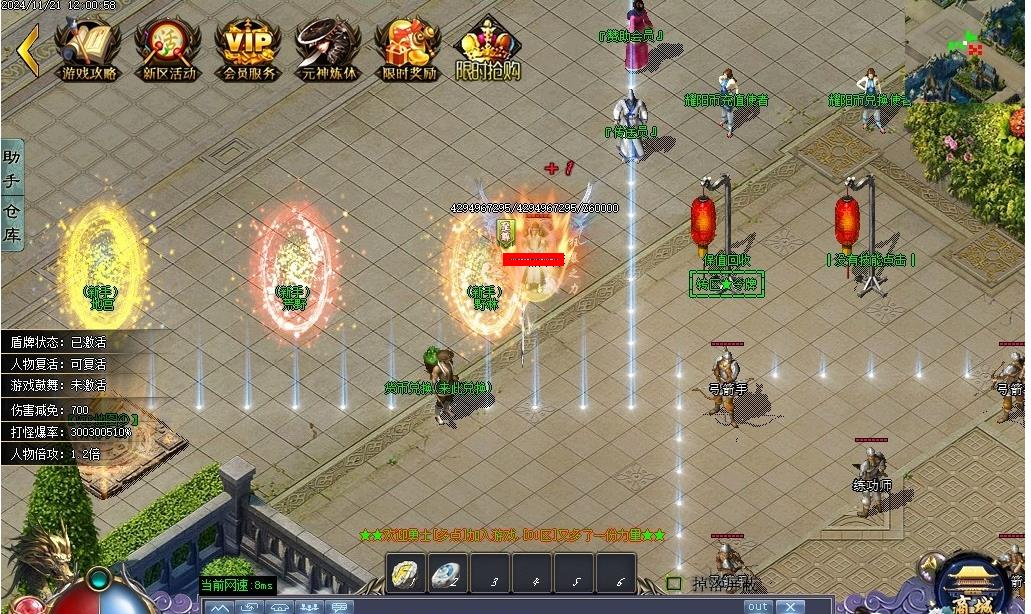Open the 元神炼体 menu
The width and height of the screenshot is (1031, 614).
328,48
